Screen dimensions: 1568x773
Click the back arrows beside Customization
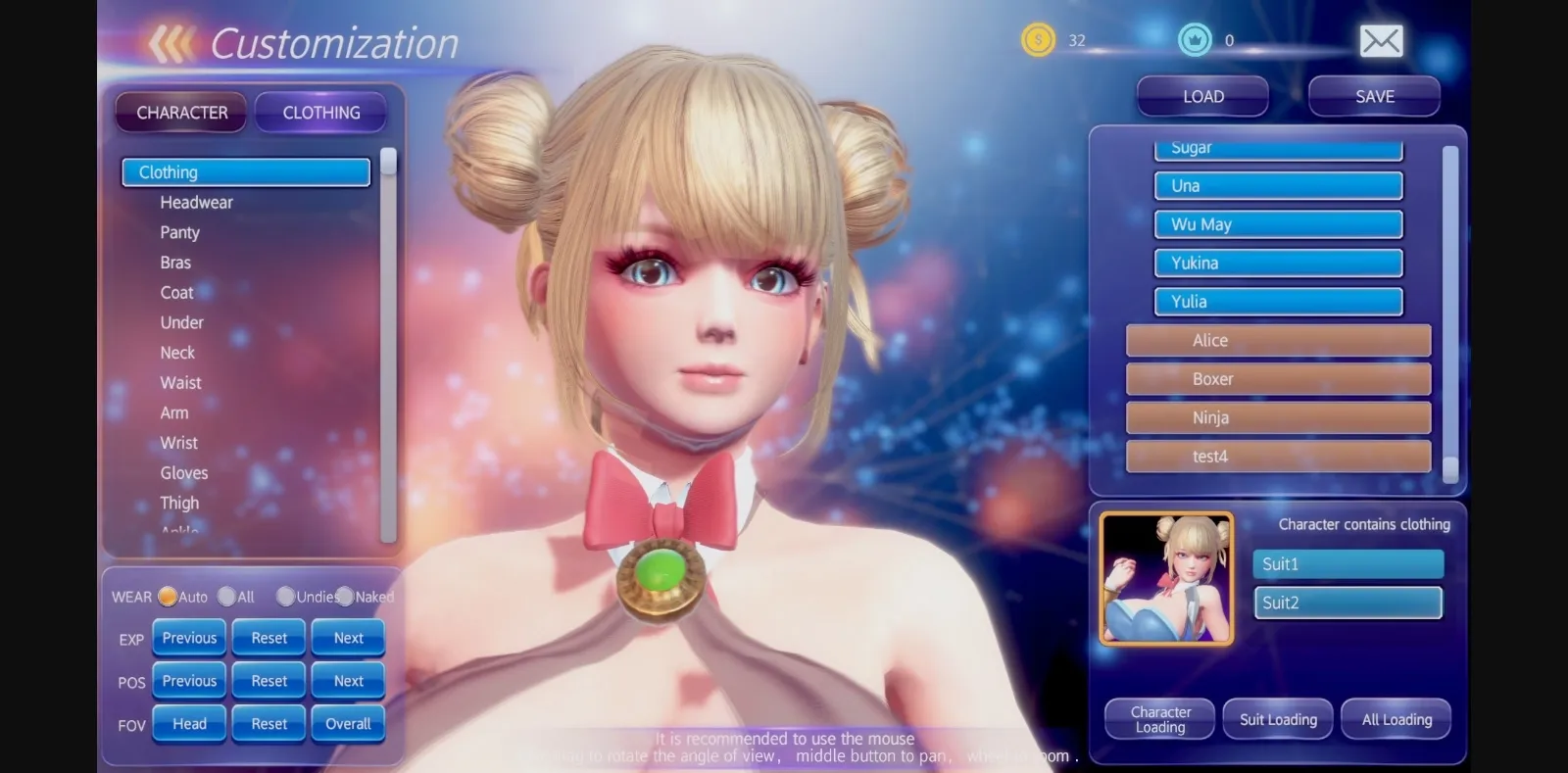pyautogui.click(x=171, y=41)
